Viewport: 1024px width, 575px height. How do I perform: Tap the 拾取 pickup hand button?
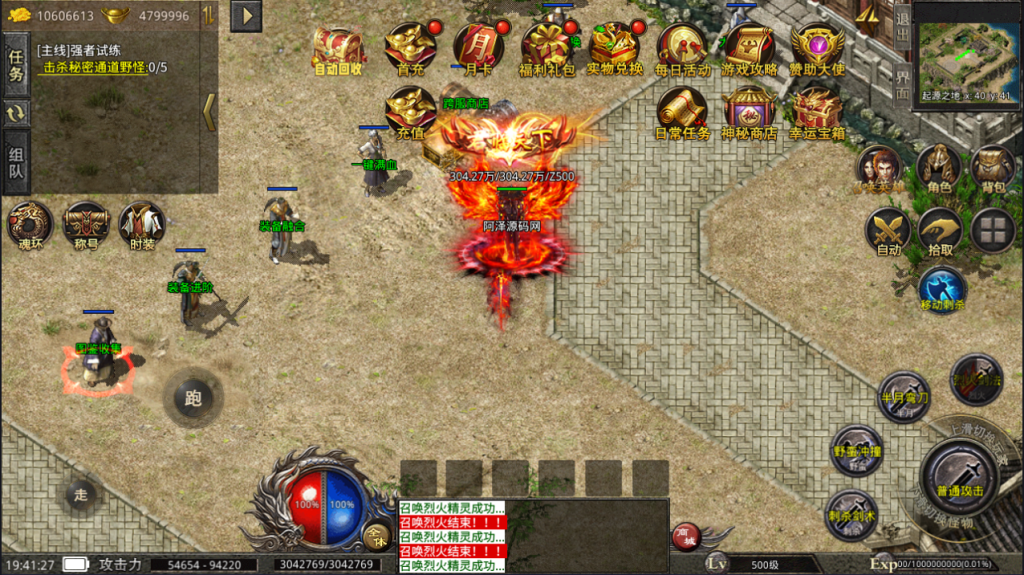point(940,231)
